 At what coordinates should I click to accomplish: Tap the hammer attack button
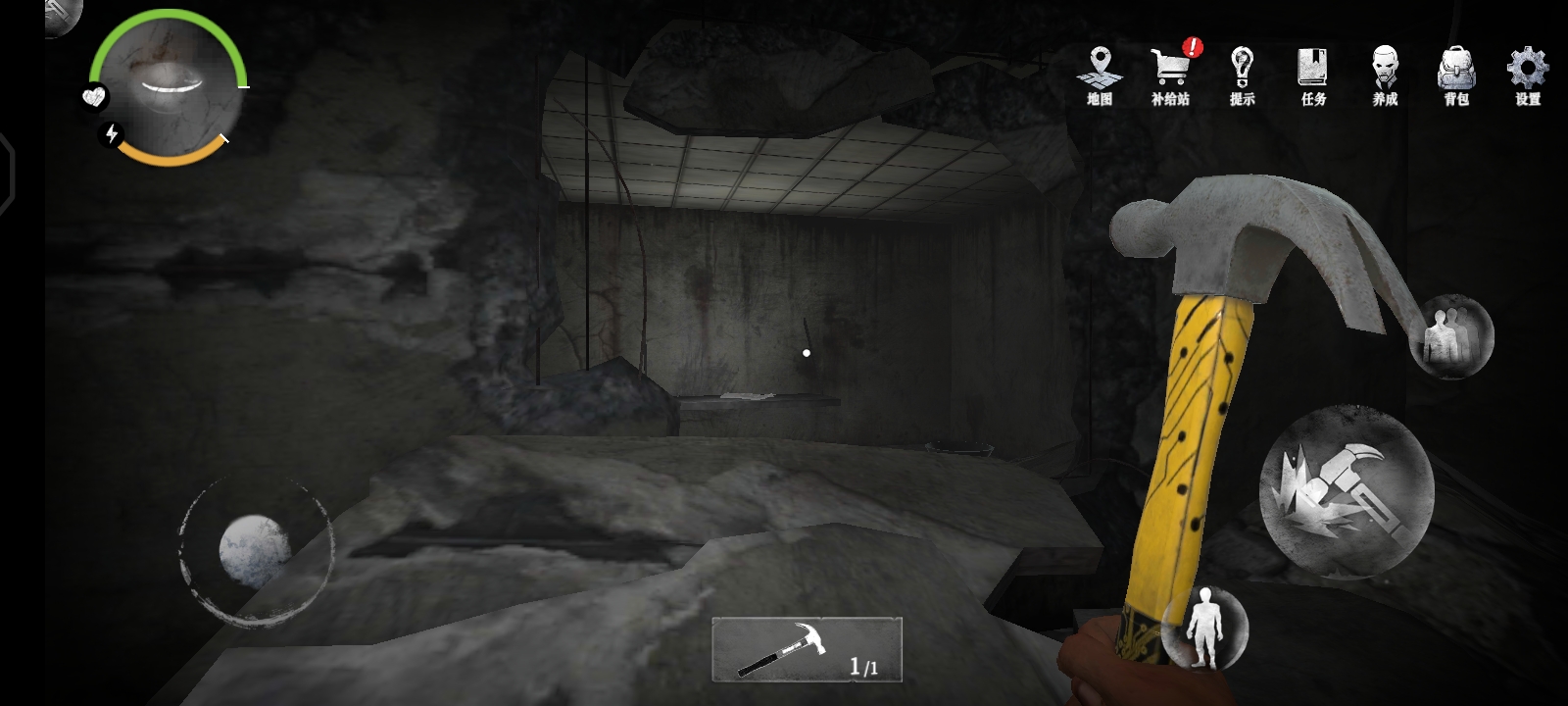pyautogui.click(x=1346, y=492)
